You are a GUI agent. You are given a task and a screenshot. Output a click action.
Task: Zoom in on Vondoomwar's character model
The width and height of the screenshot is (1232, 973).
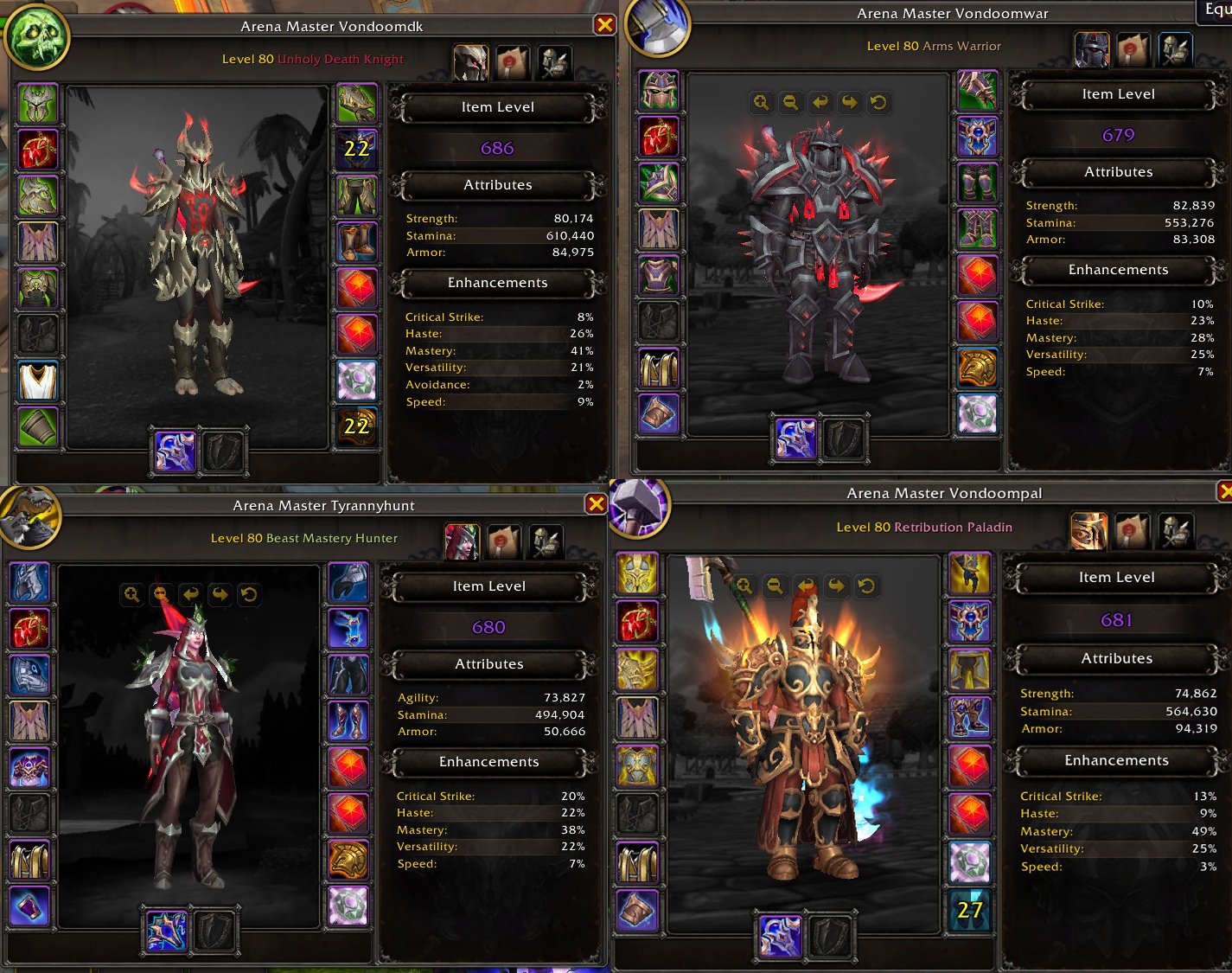760,102
